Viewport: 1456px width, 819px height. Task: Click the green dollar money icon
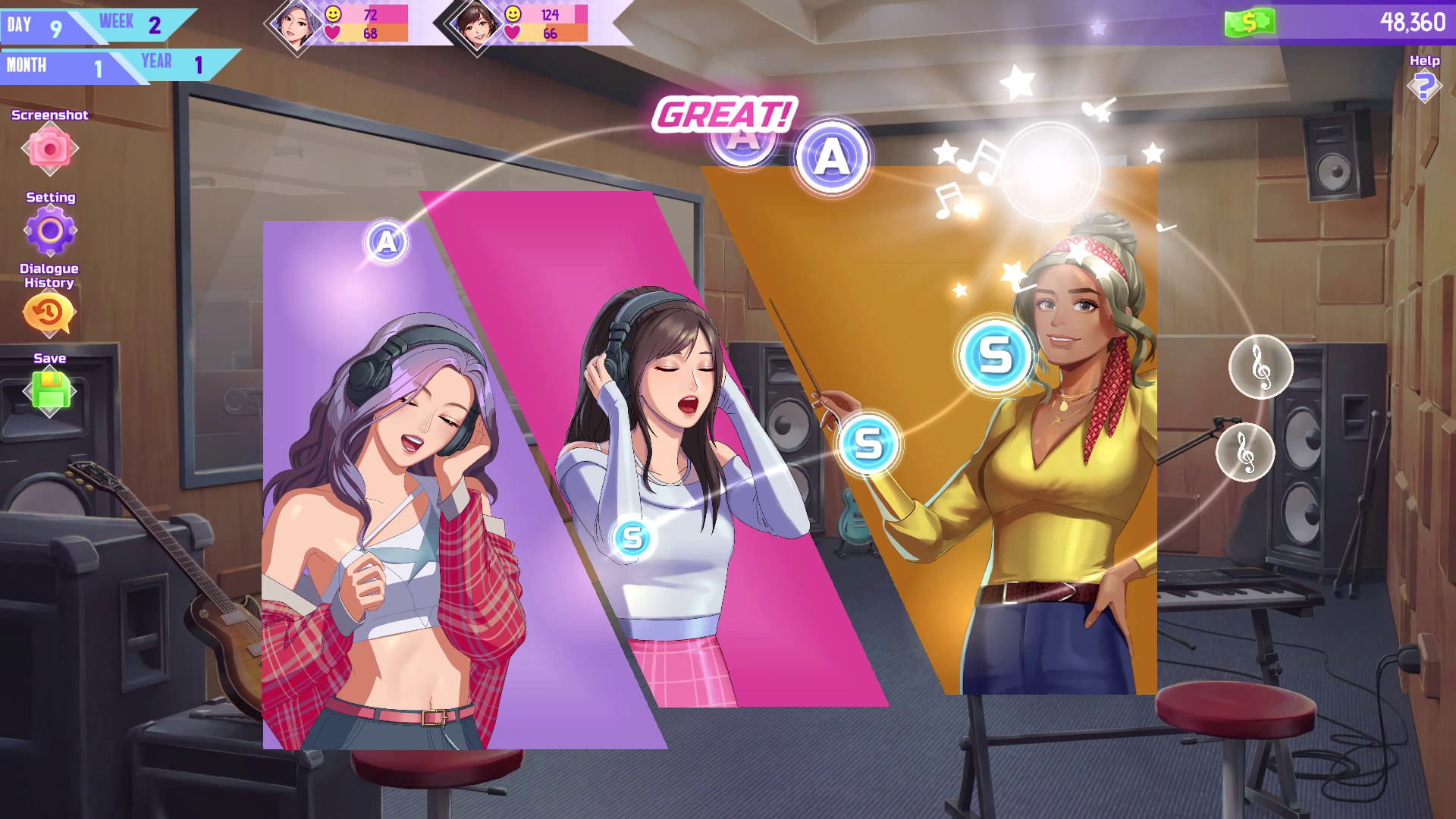[1249, 24]
